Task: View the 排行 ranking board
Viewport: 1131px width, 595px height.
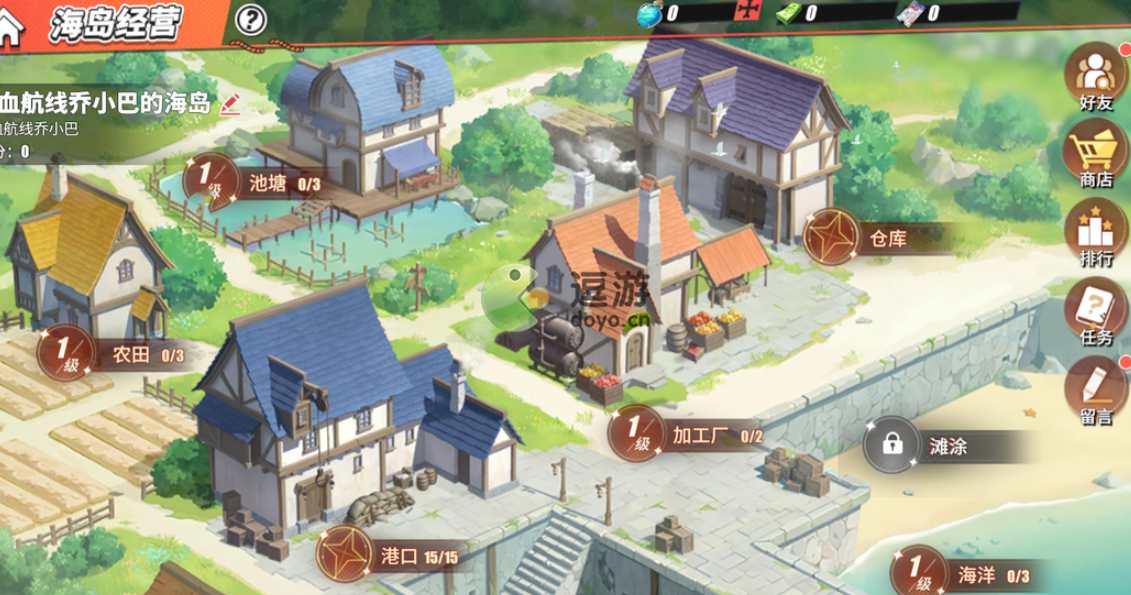Action: (x=1095, y=236)
